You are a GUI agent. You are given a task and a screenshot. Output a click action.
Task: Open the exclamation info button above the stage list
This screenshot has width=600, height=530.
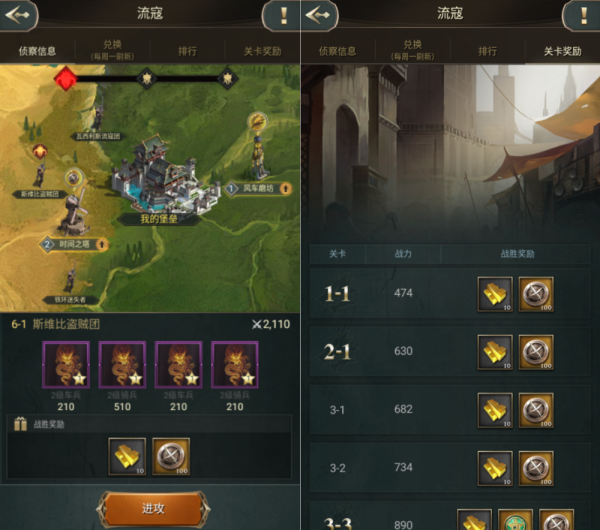click(580, 15)
